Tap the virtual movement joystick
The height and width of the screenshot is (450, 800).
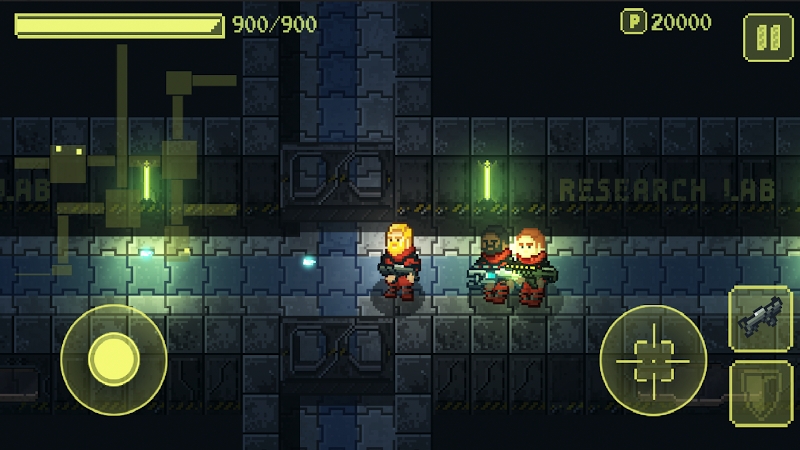click(x=113, y=358)
